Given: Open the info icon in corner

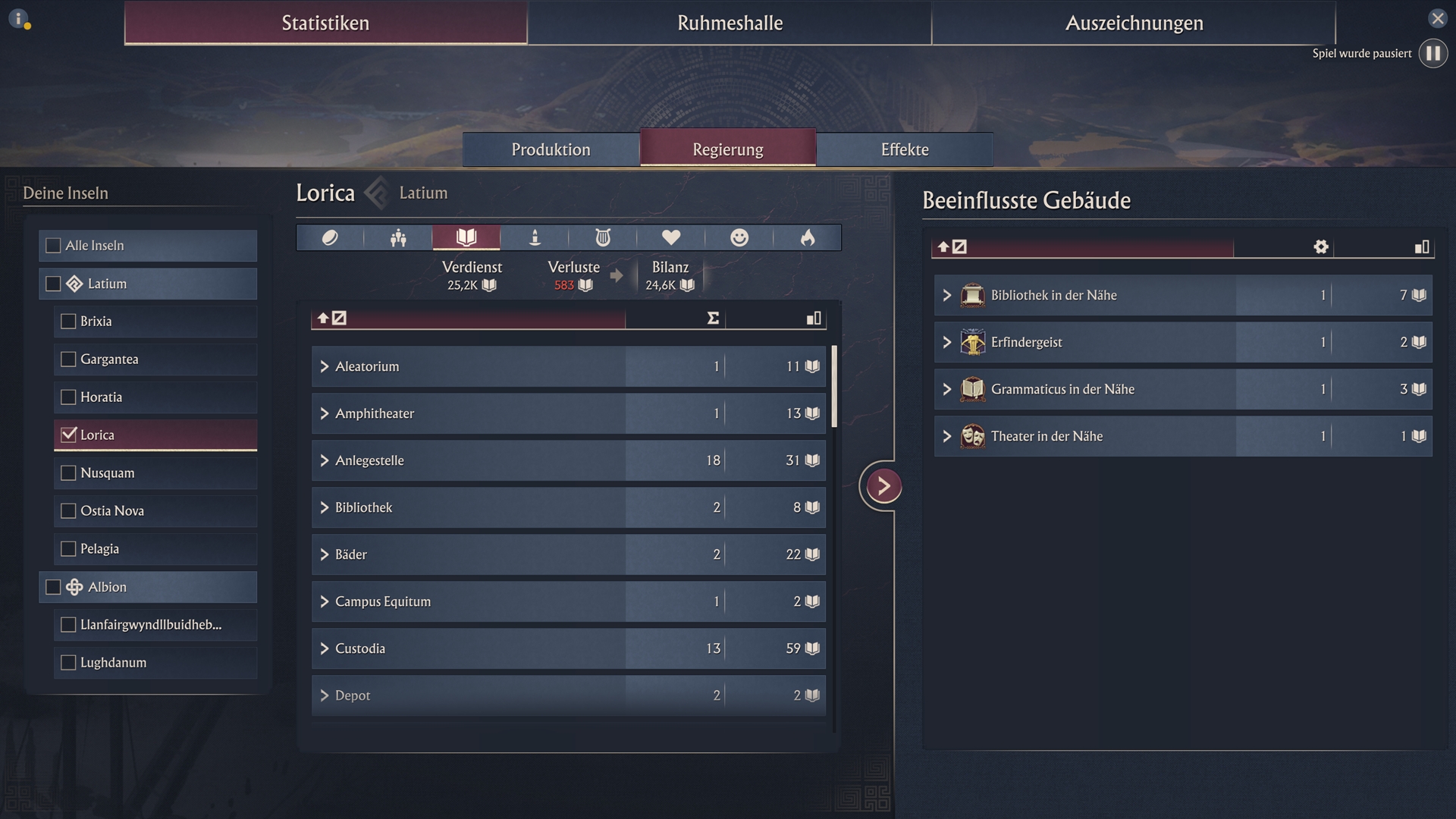Looking at the screenshot, I should 18,18.
